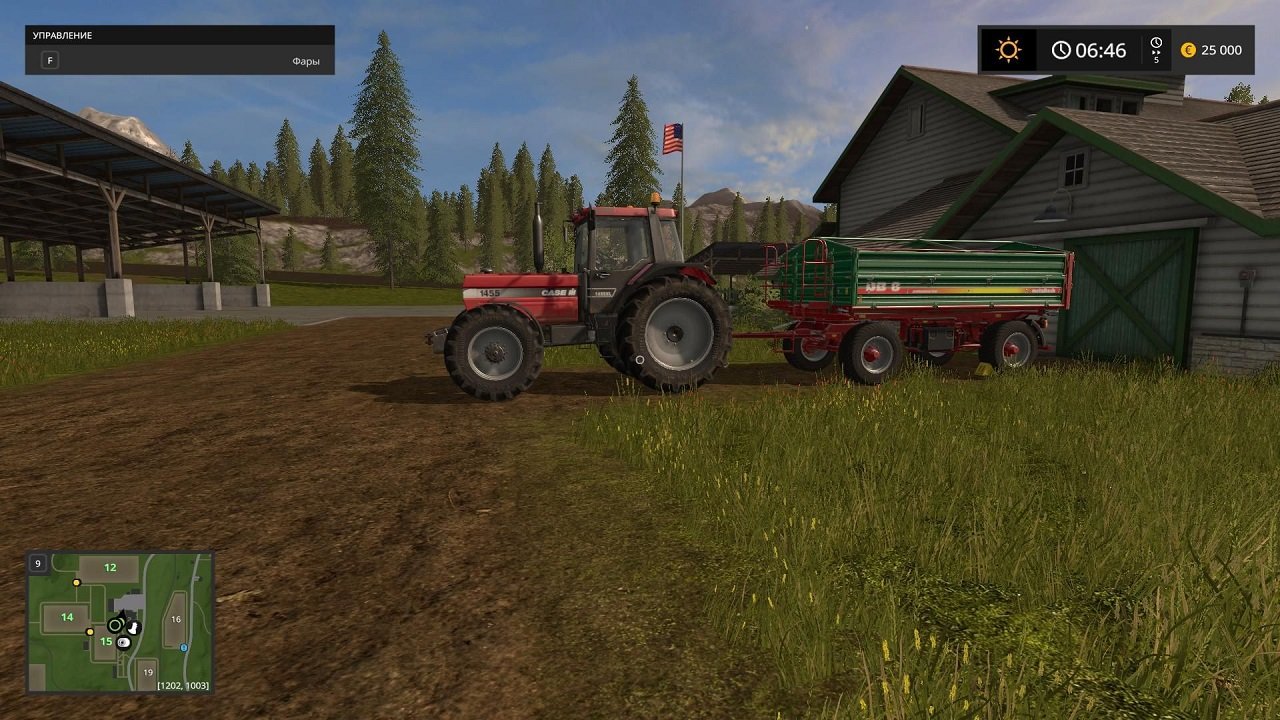The image size is (1280, 720).
Task: Click the yellow dot beside field 14
Action: click(90, 632)
